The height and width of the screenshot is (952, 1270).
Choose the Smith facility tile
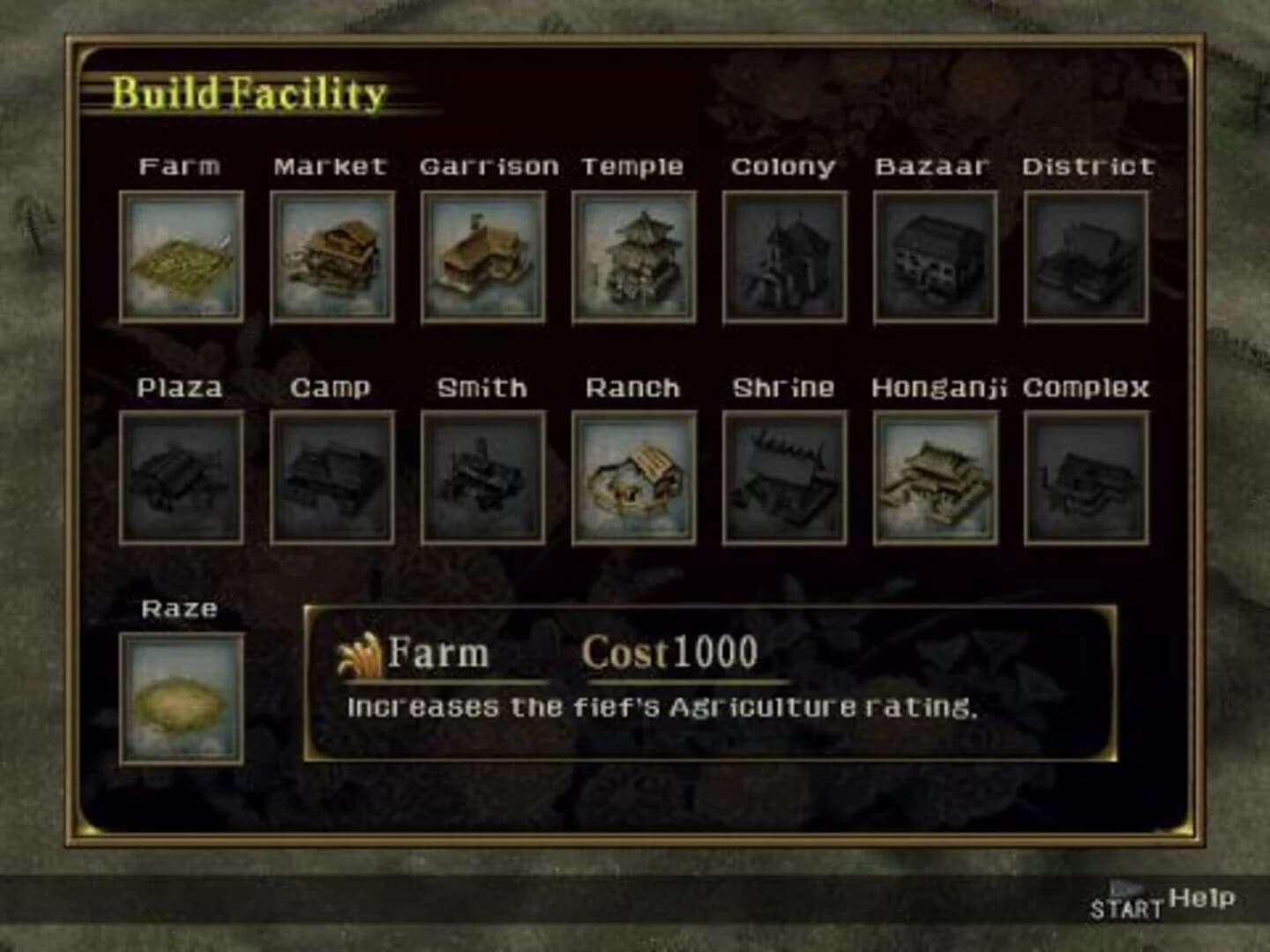482,477
